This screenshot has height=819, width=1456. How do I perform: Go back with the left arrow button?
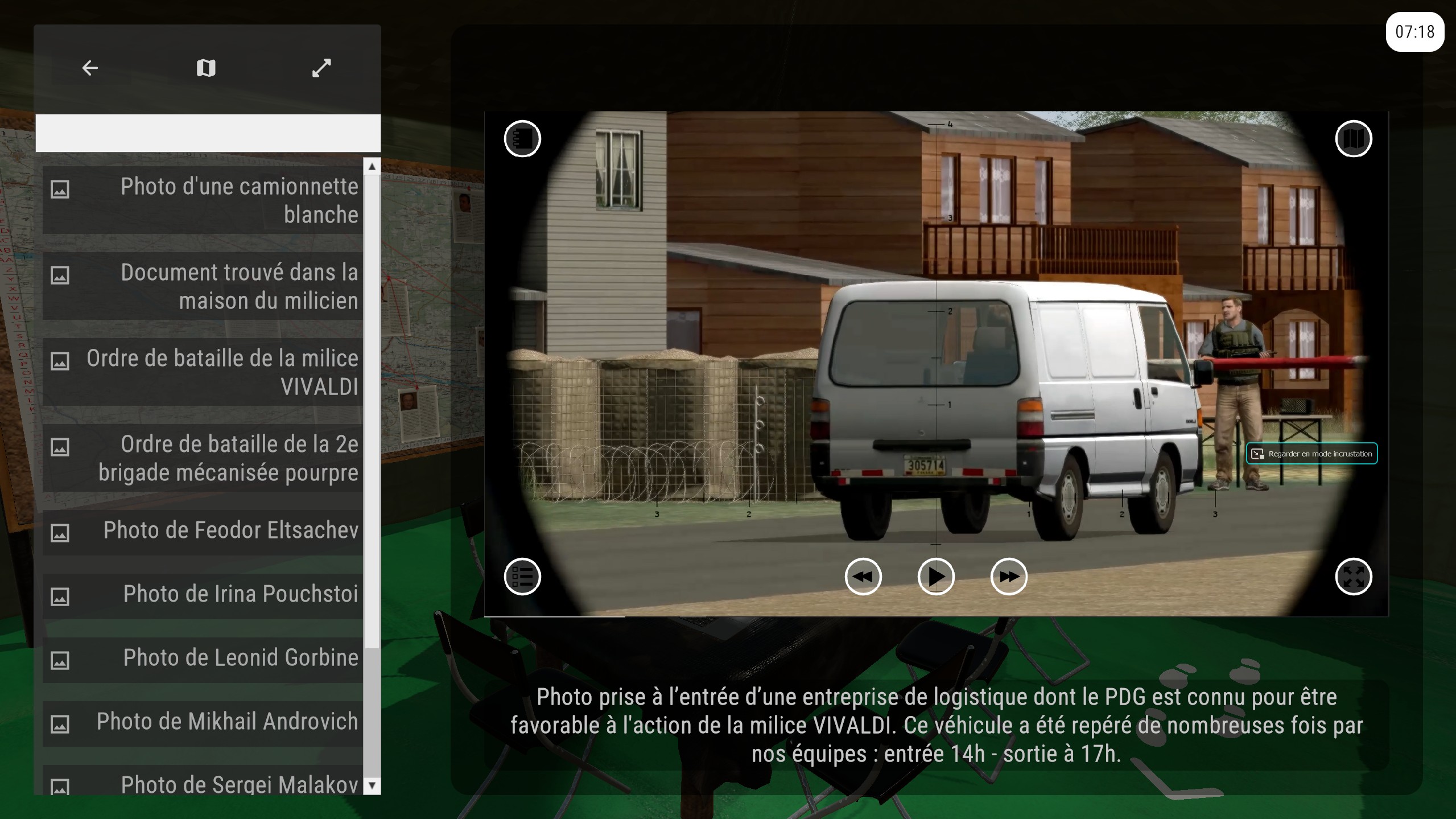point(90,68)
